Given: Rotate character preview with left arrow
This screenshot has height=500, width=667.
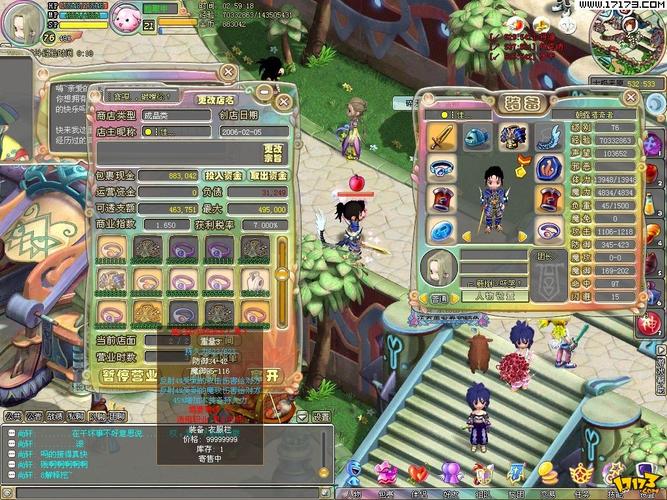Looking at the screenshot, I should [x=465, y=237].
